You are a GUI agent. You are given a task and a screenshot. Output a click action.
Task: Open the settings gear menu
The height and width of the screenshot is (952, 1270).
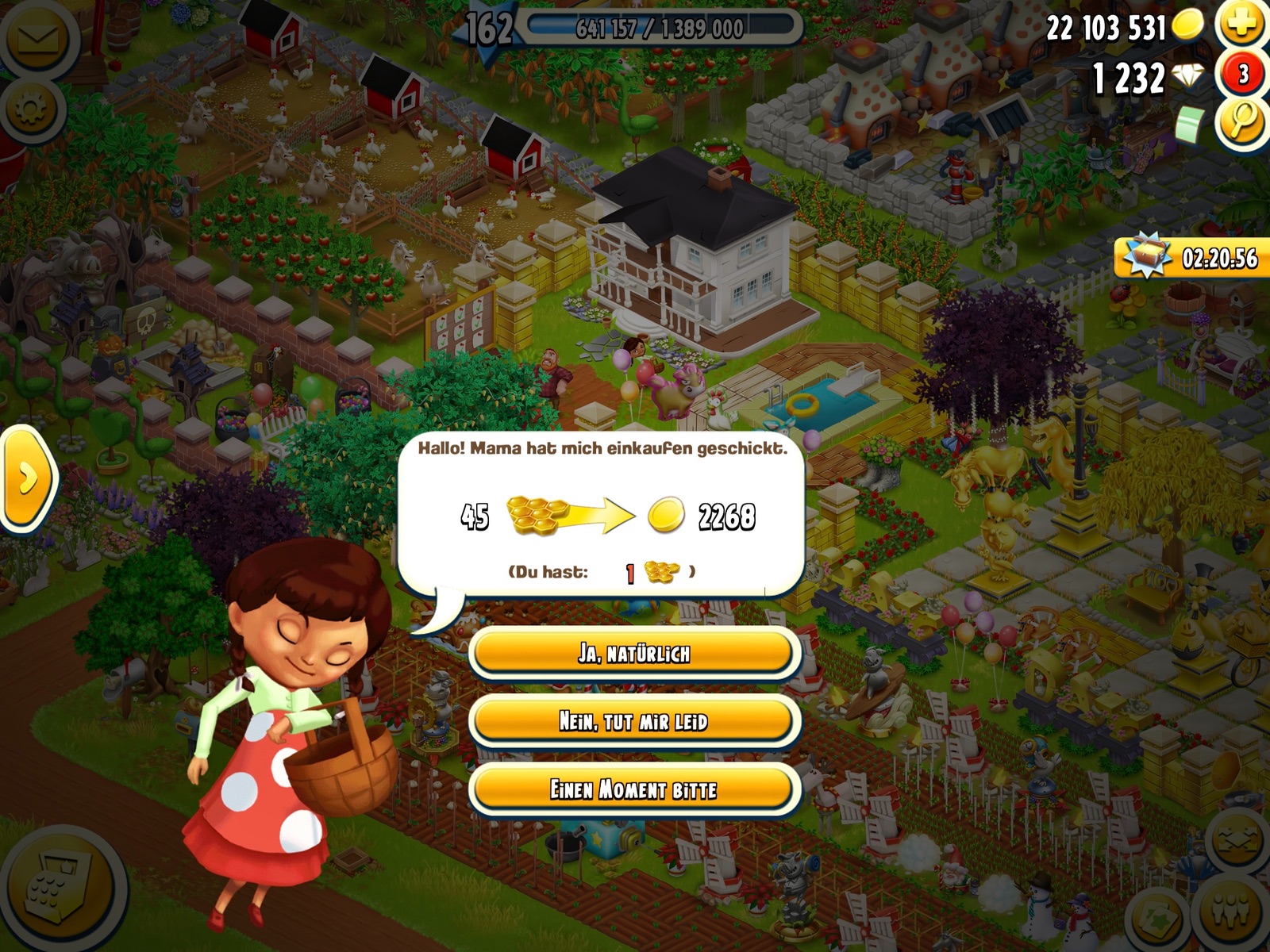pos(32,109)
